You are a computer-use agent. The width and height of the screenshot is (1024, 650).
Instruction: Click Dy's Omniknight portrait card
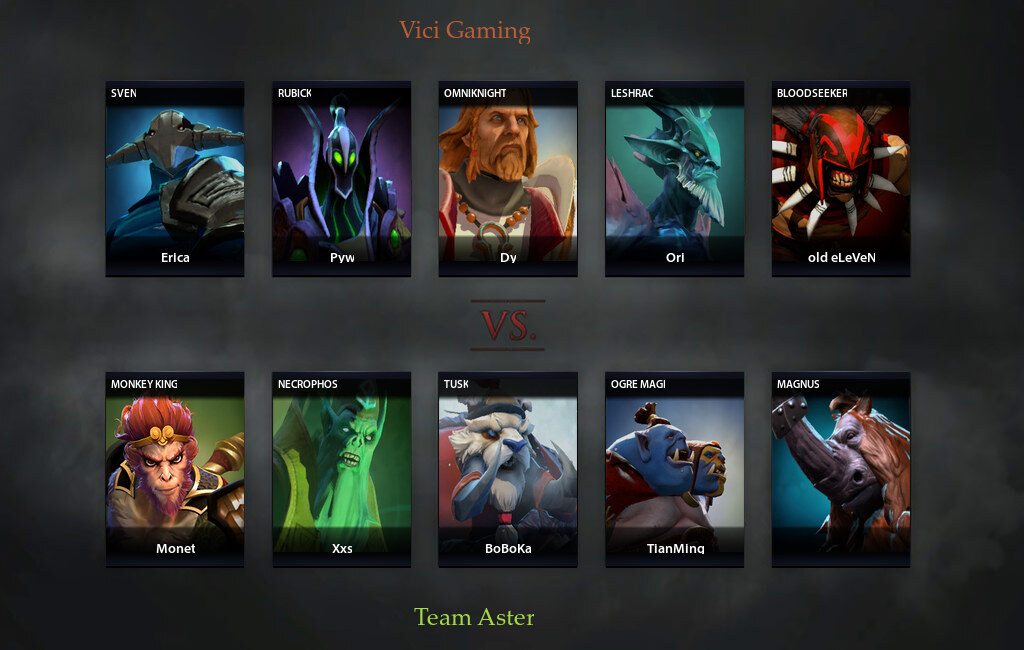click(x=508, y=178)
